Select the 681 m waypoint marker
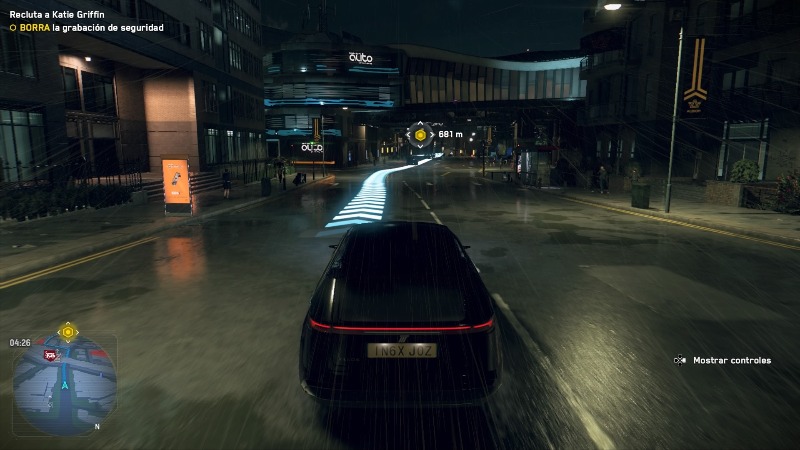The height and width of the screenshot is (450, 800). coord(420,134)
